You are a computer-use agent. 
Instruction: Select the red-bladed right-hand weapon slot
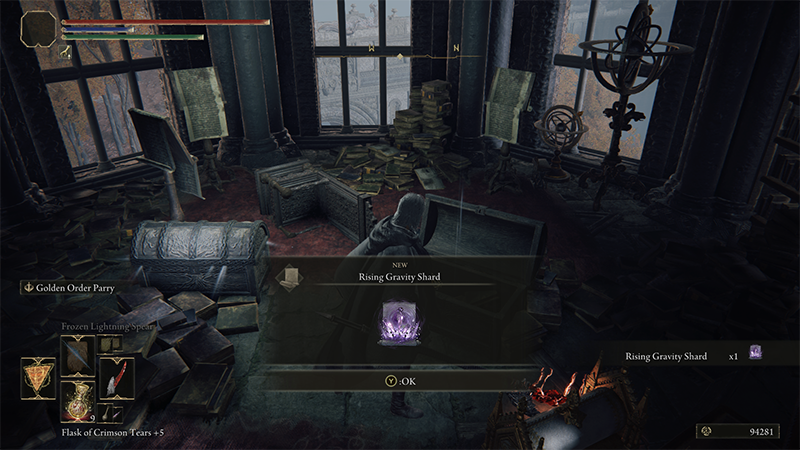115,379
